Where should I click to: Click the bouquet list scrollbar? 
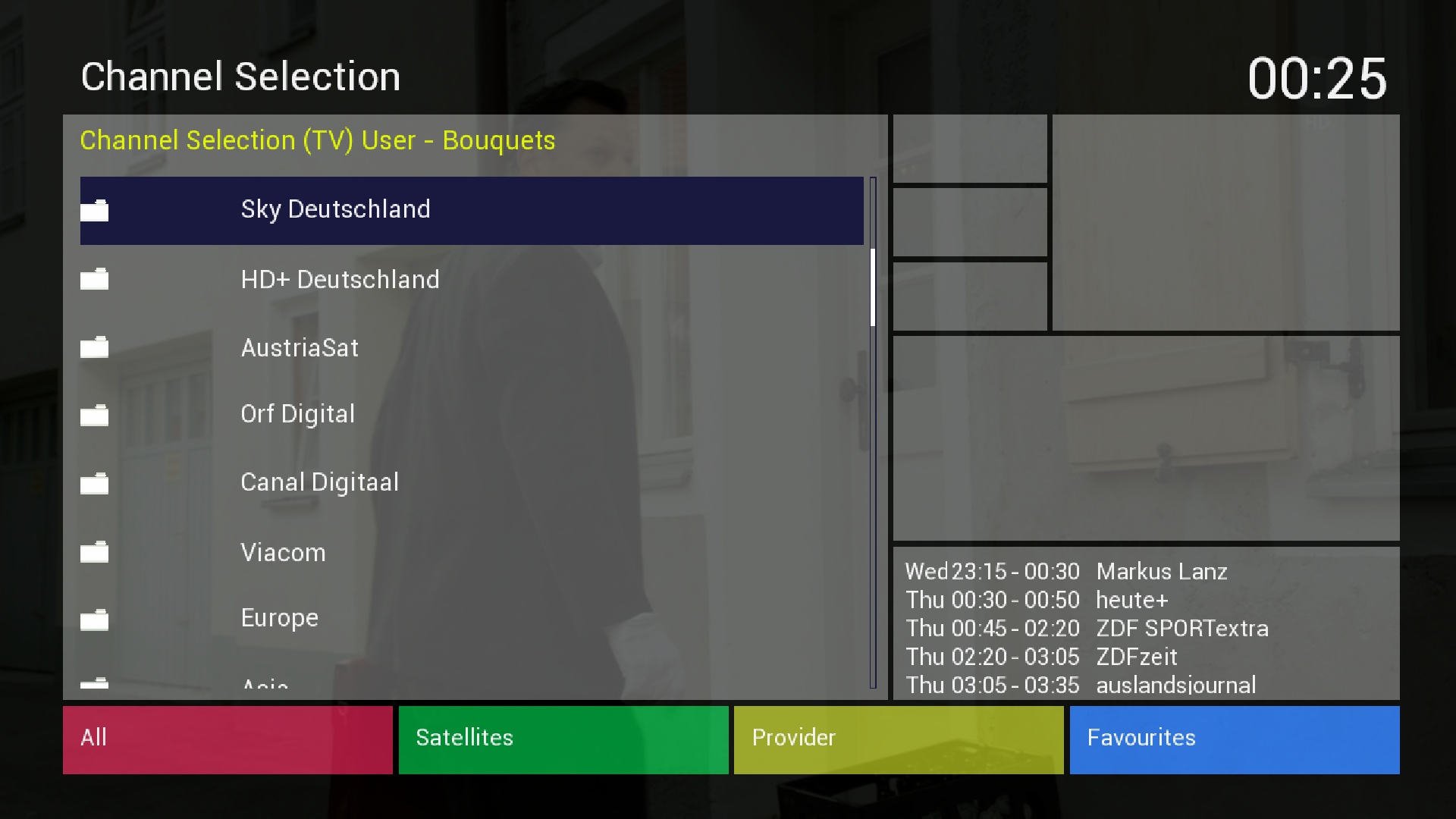pyautogui.click(x=873, y=432)
